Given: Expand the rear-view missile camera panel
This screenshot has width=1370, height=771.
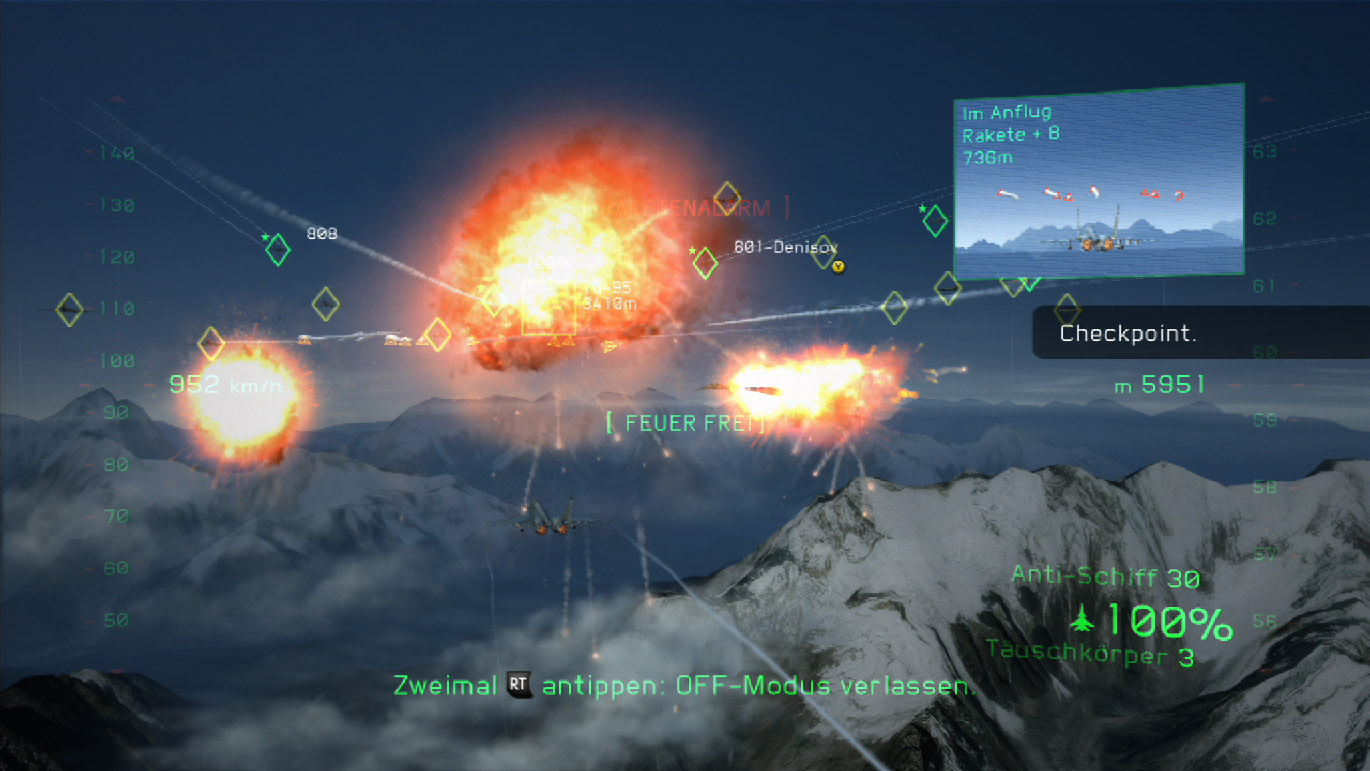Looking at the screenshot, I should coord(1098,180).
